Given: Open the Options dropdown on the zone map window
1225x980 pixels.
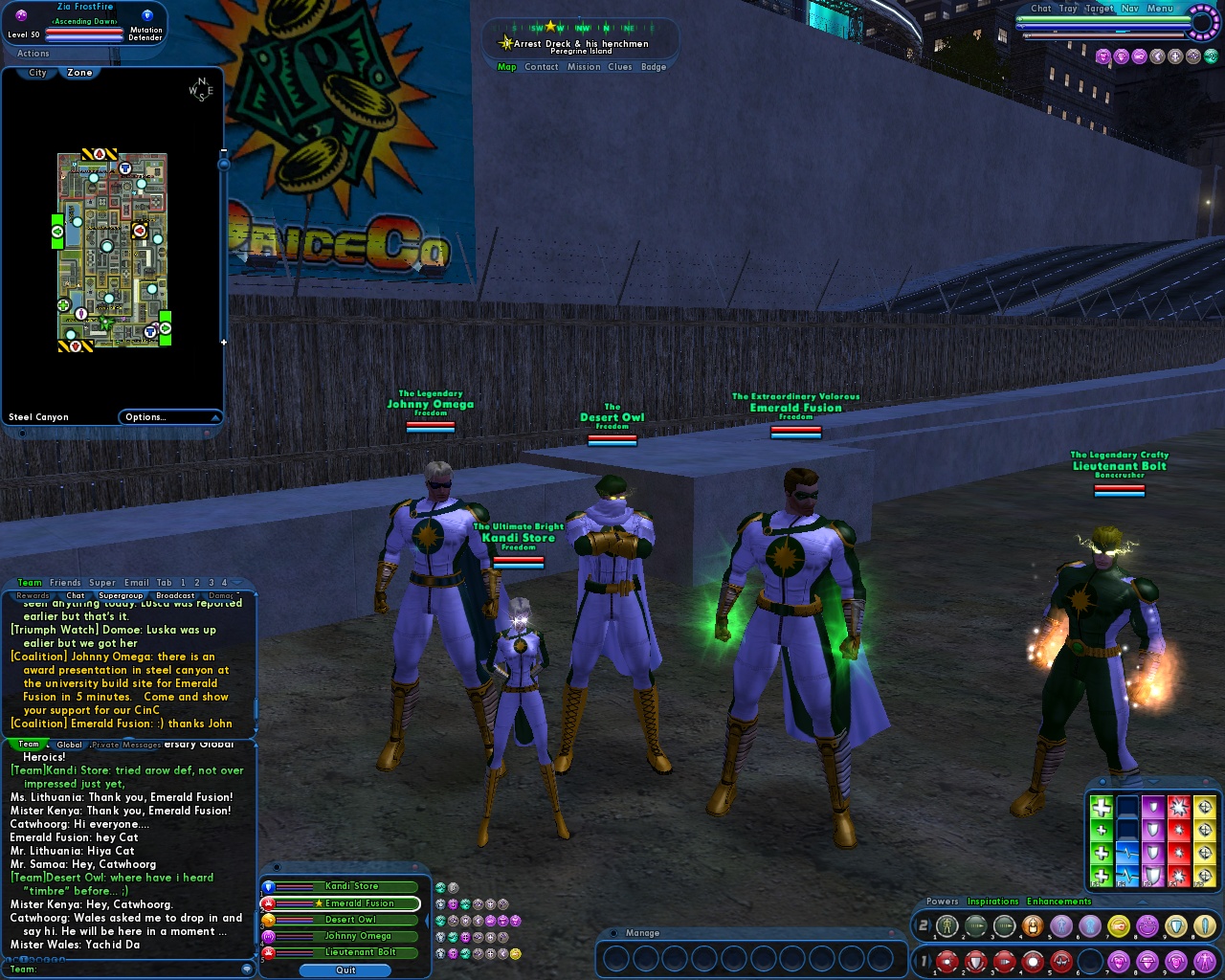Looking at the screenshot, I should pos(170,416).
